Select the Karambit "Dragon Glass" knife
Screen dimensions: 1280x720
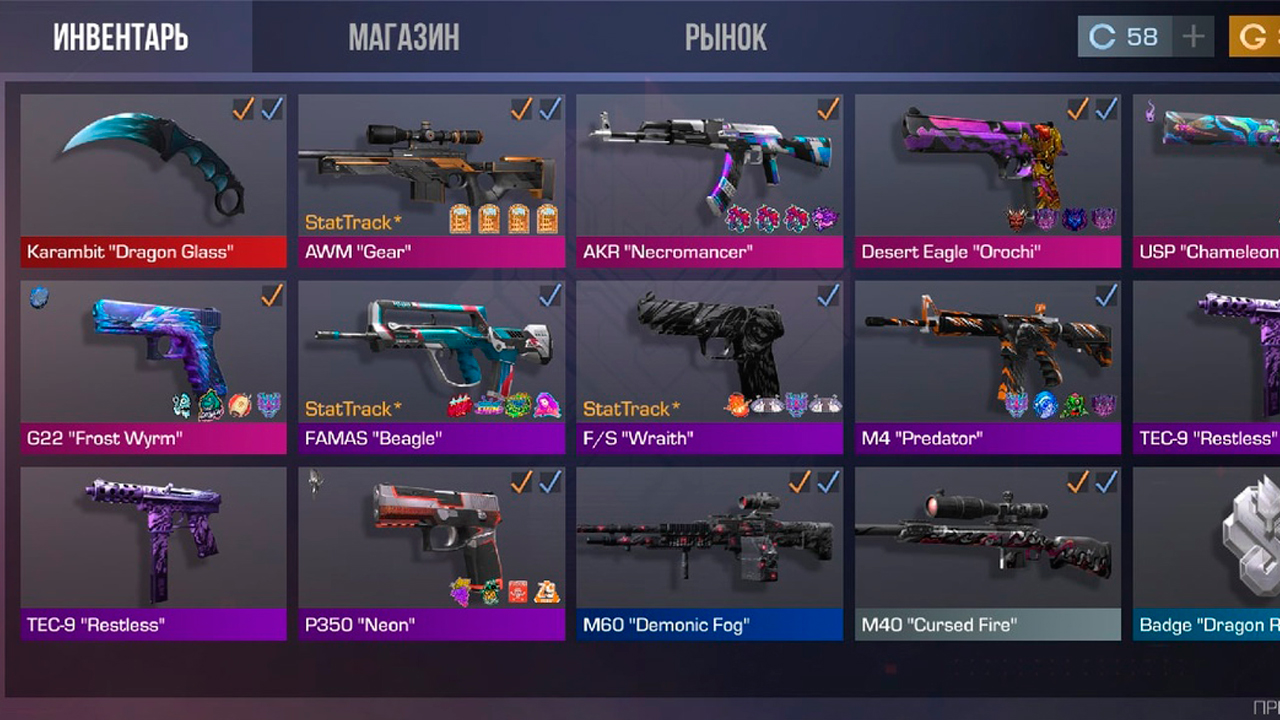[x=153, y=180]
